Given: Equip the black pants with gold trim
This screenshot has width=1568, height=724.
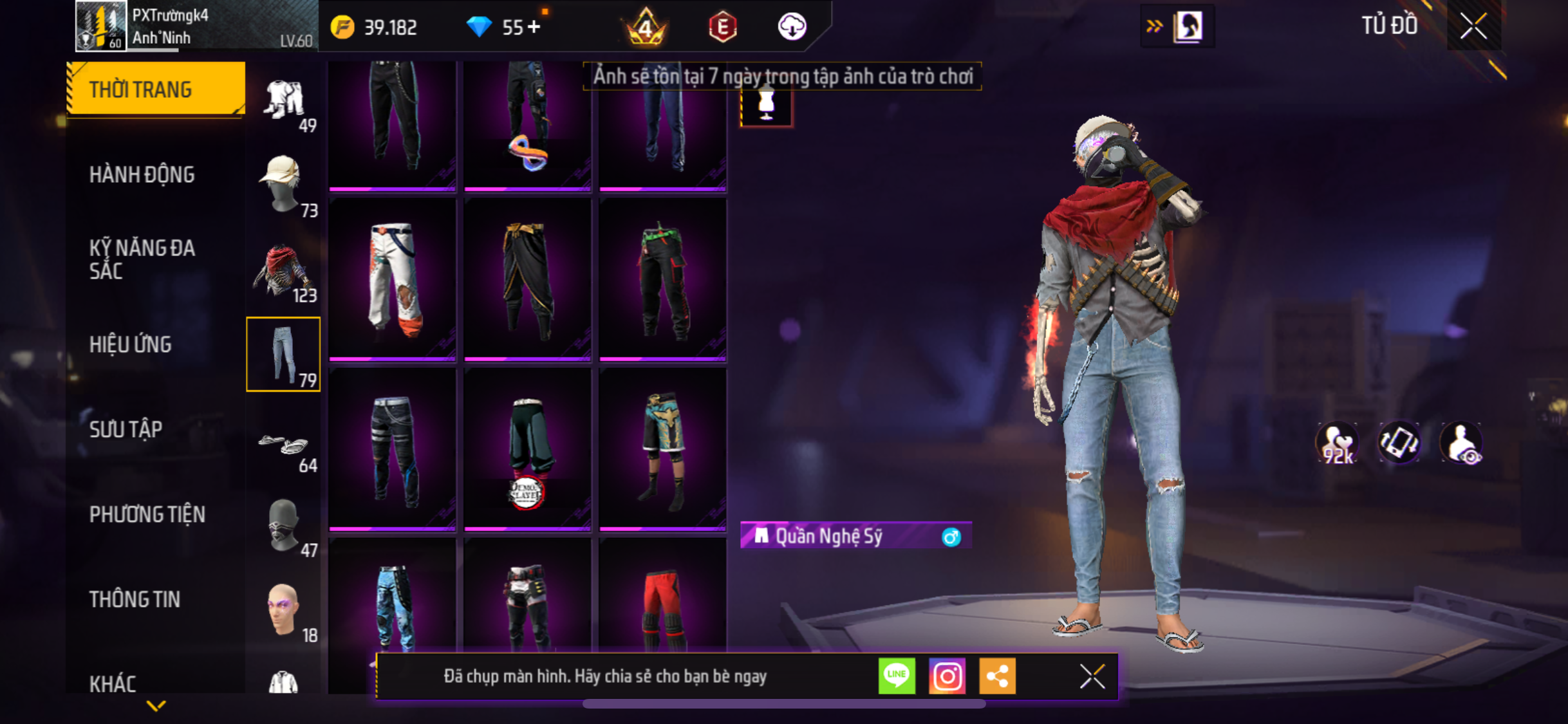Looking at the screenshot, I should coord(528,279).
